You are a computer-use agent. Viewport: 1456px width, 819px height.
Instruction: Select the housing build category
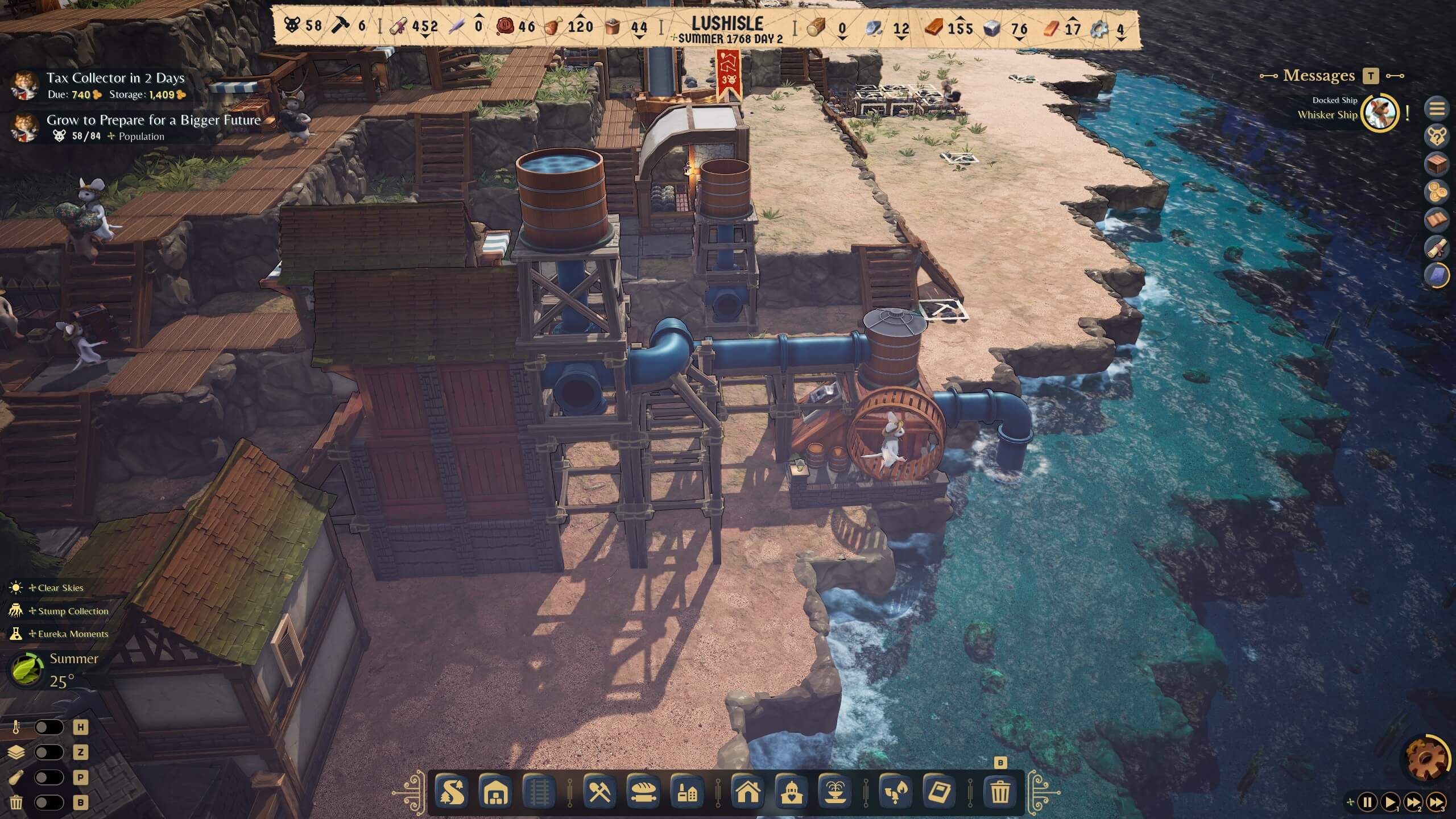pos(747,792)
